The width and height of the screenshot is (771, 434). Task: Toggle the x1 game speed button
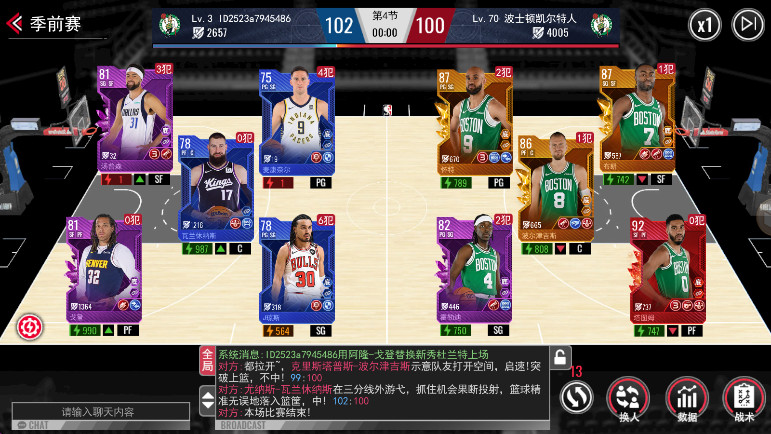tap(706, 24)
